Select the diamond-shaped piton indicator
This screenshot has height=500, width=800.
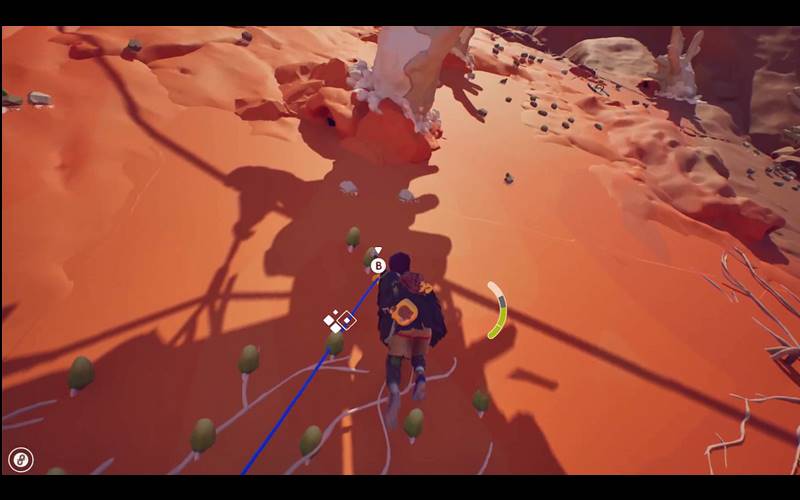pos(346,320)
